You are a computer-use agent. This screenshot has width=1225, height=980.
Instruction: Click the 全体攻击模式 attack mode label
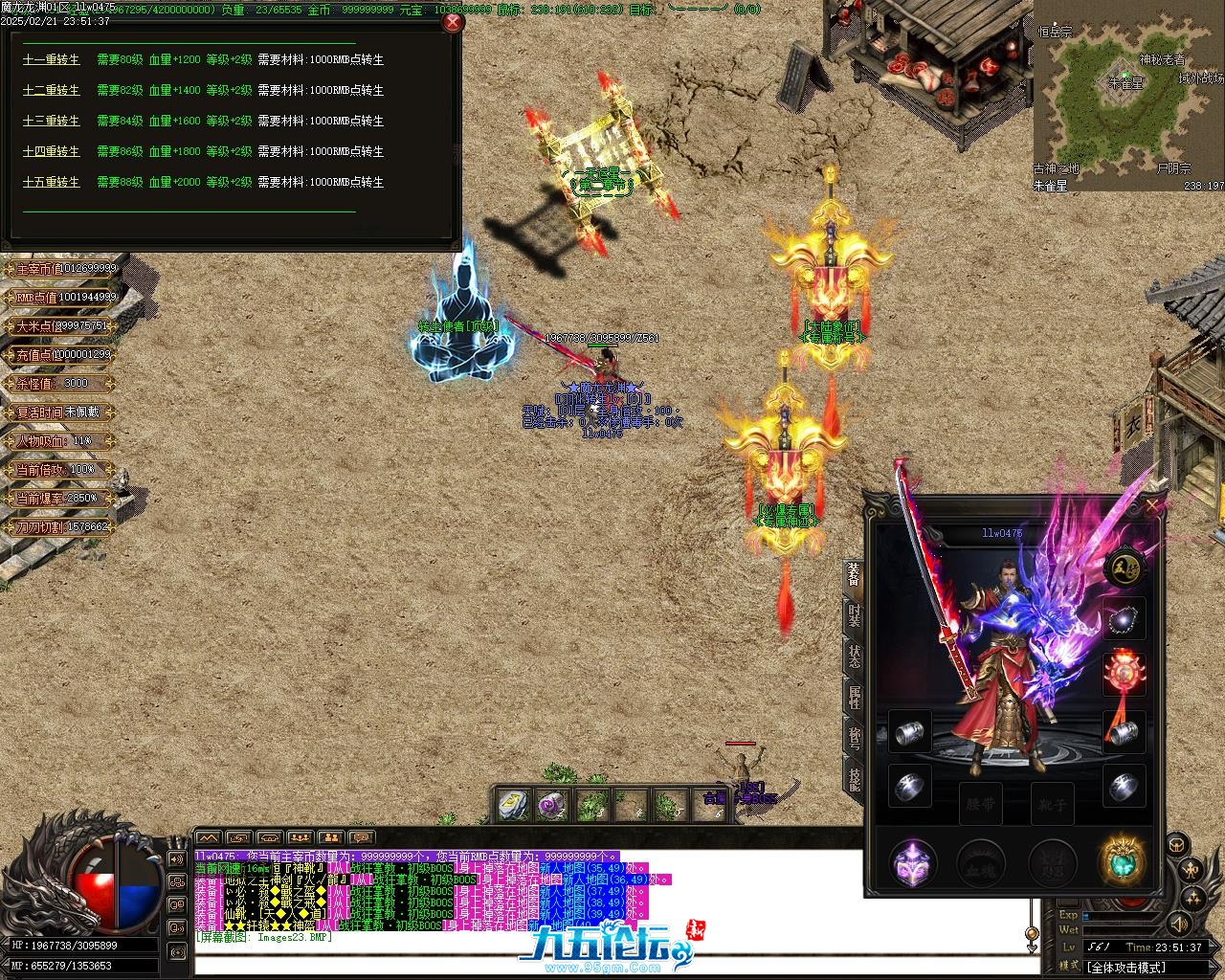coord(1125,968)
